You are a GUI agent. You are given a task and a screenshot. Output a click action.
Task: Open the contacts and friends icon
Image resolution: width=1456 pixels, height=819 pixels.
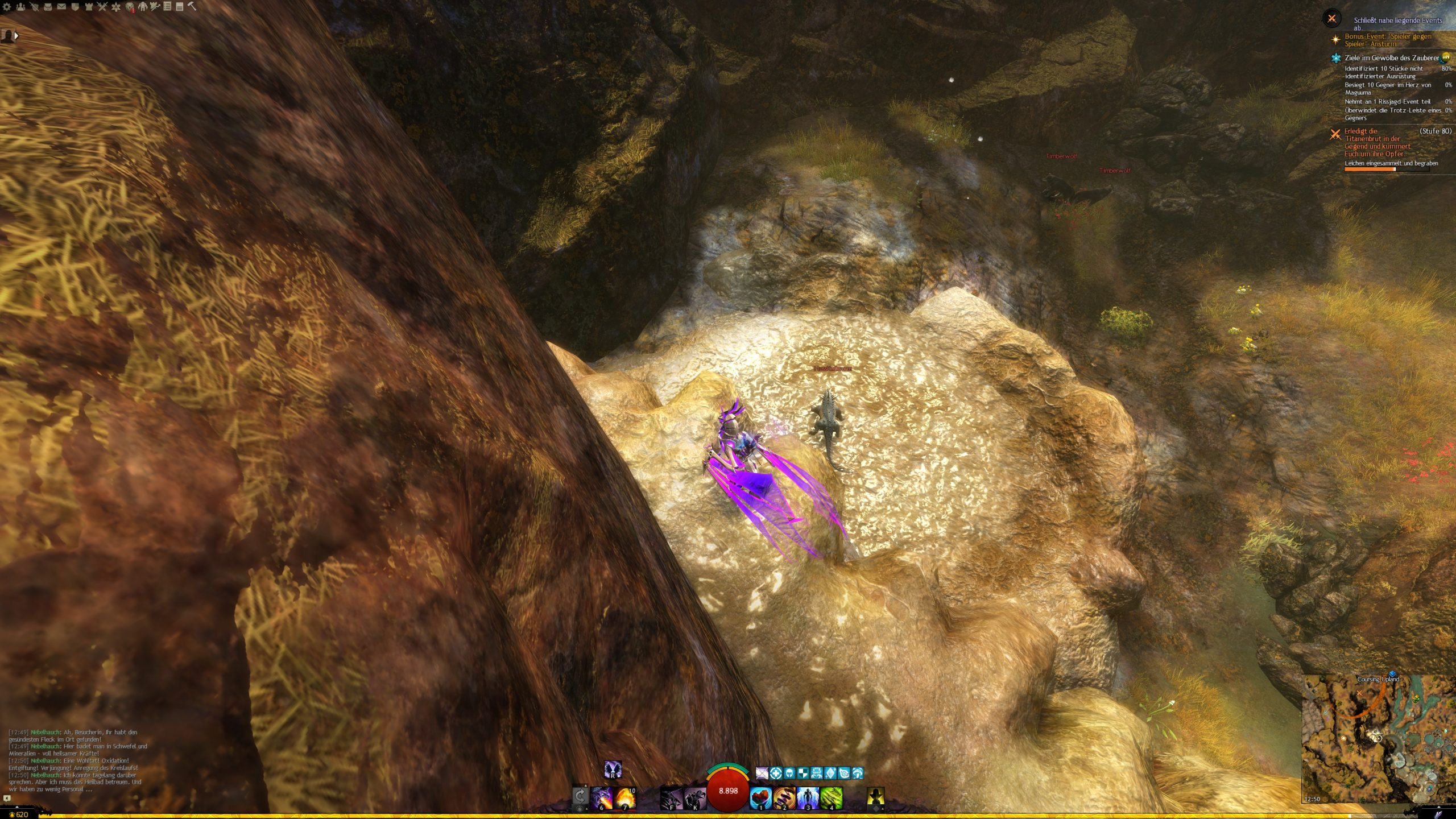(x=20, y=7)
